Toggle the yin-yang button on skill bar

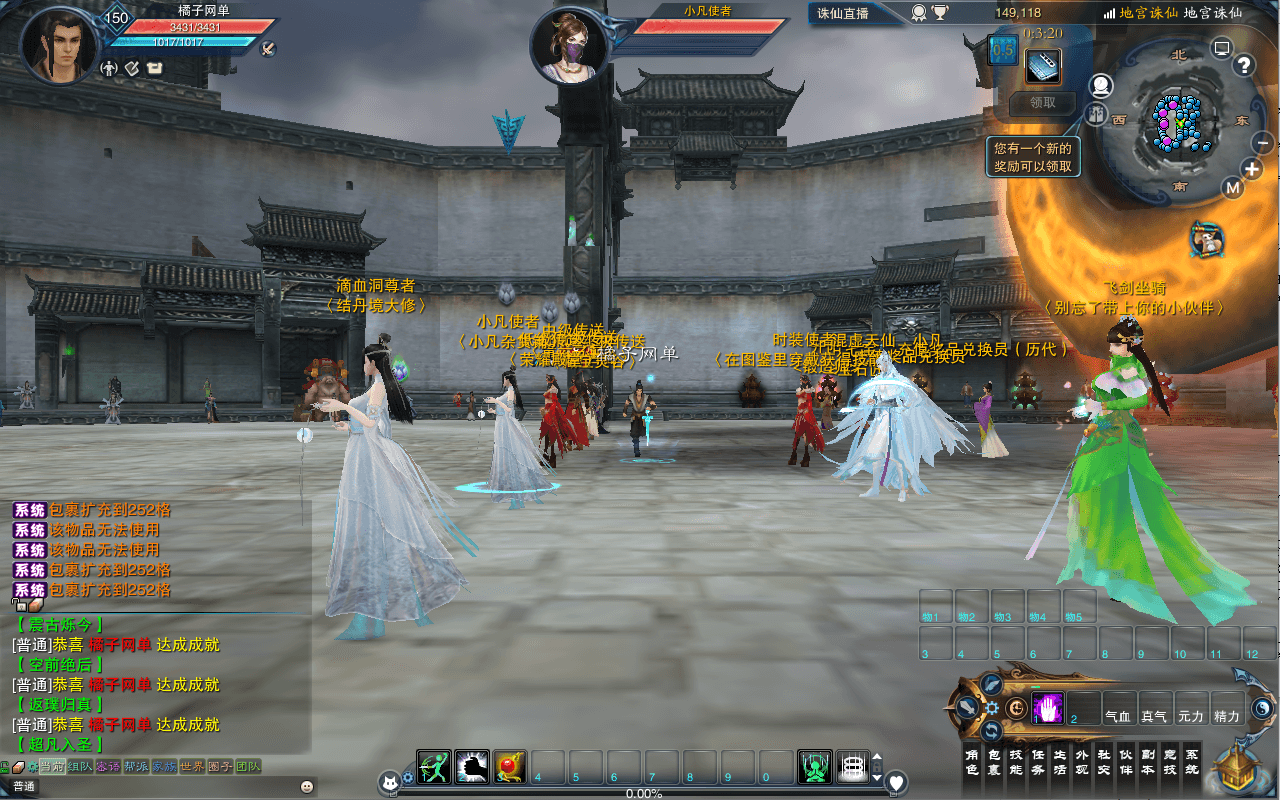point(1262,708)
